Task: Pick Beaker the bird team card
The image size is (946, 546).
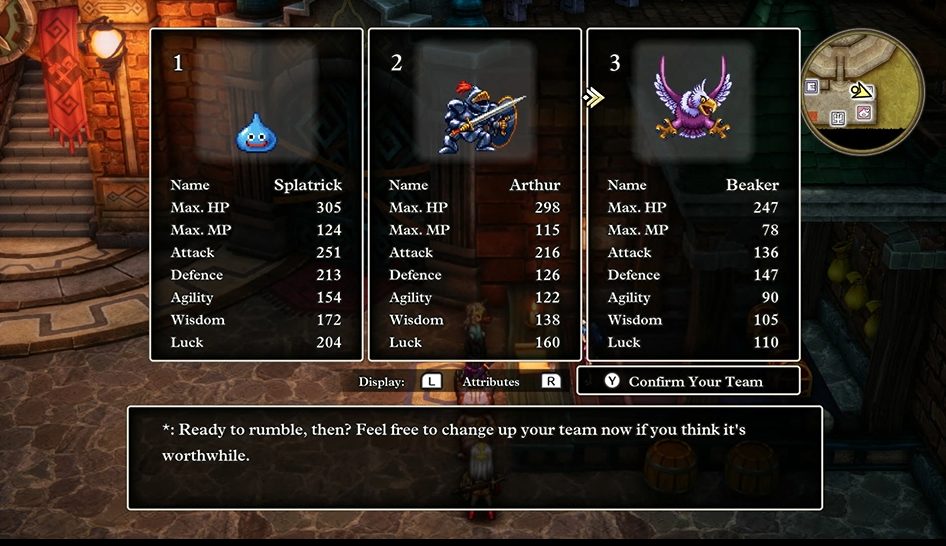Action: [x=693, y=194]
